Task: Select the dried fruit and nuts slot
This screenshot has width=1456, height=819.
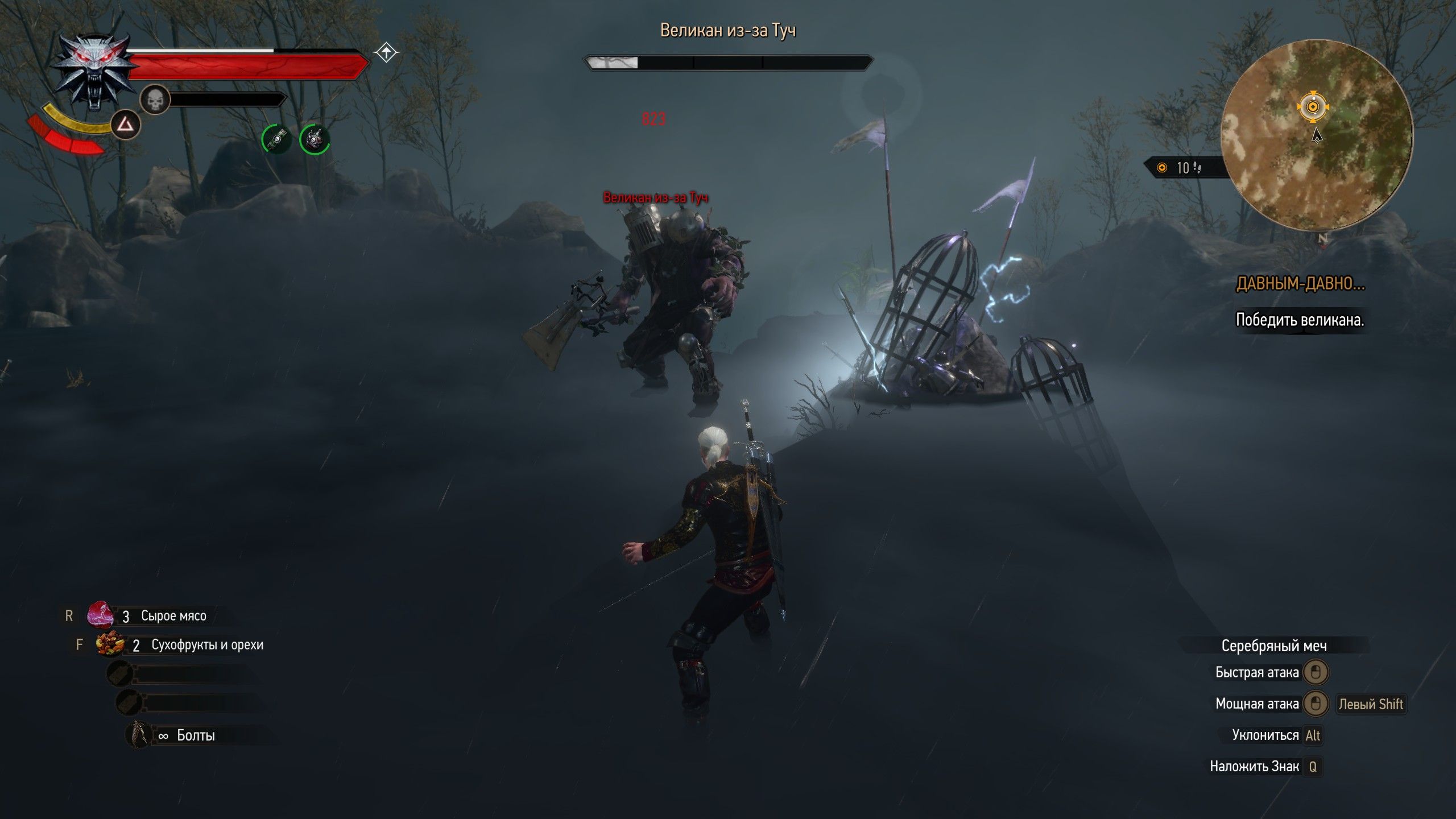Action: coord(110,645)
